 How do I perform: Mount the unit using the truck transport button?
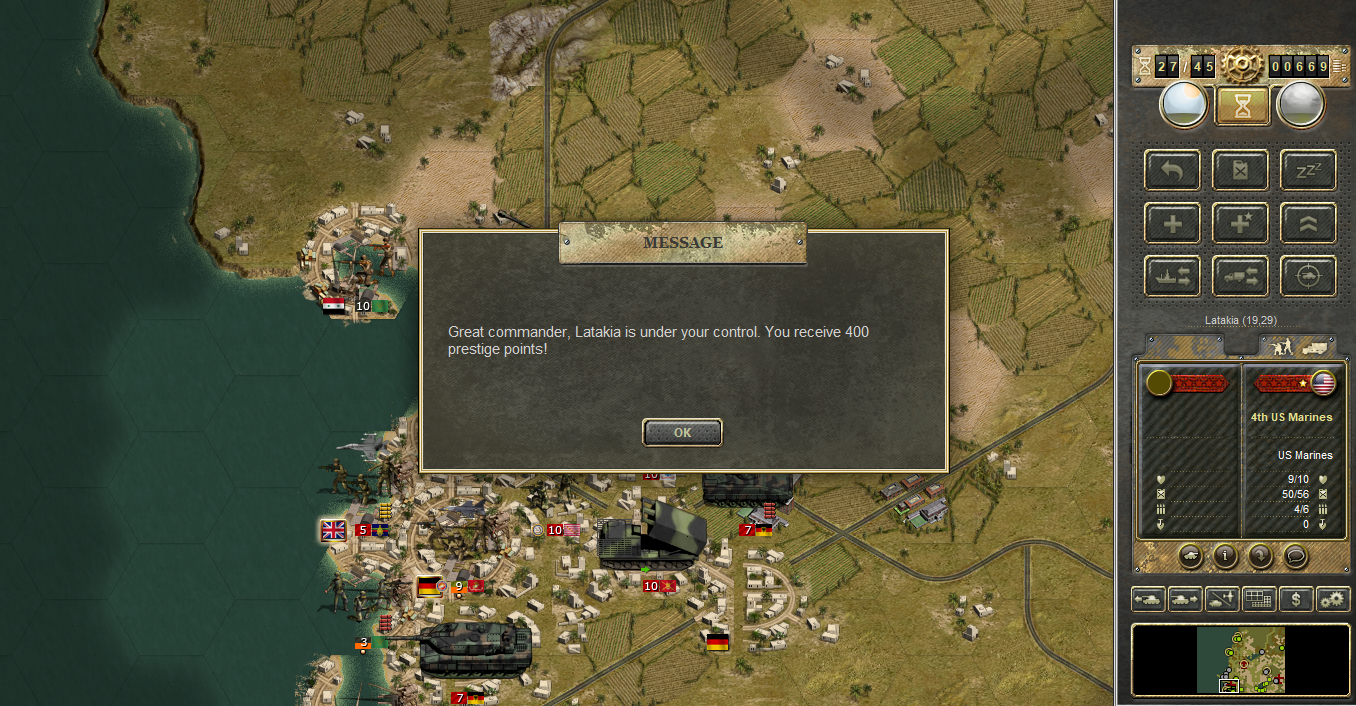coord(1240,276)
